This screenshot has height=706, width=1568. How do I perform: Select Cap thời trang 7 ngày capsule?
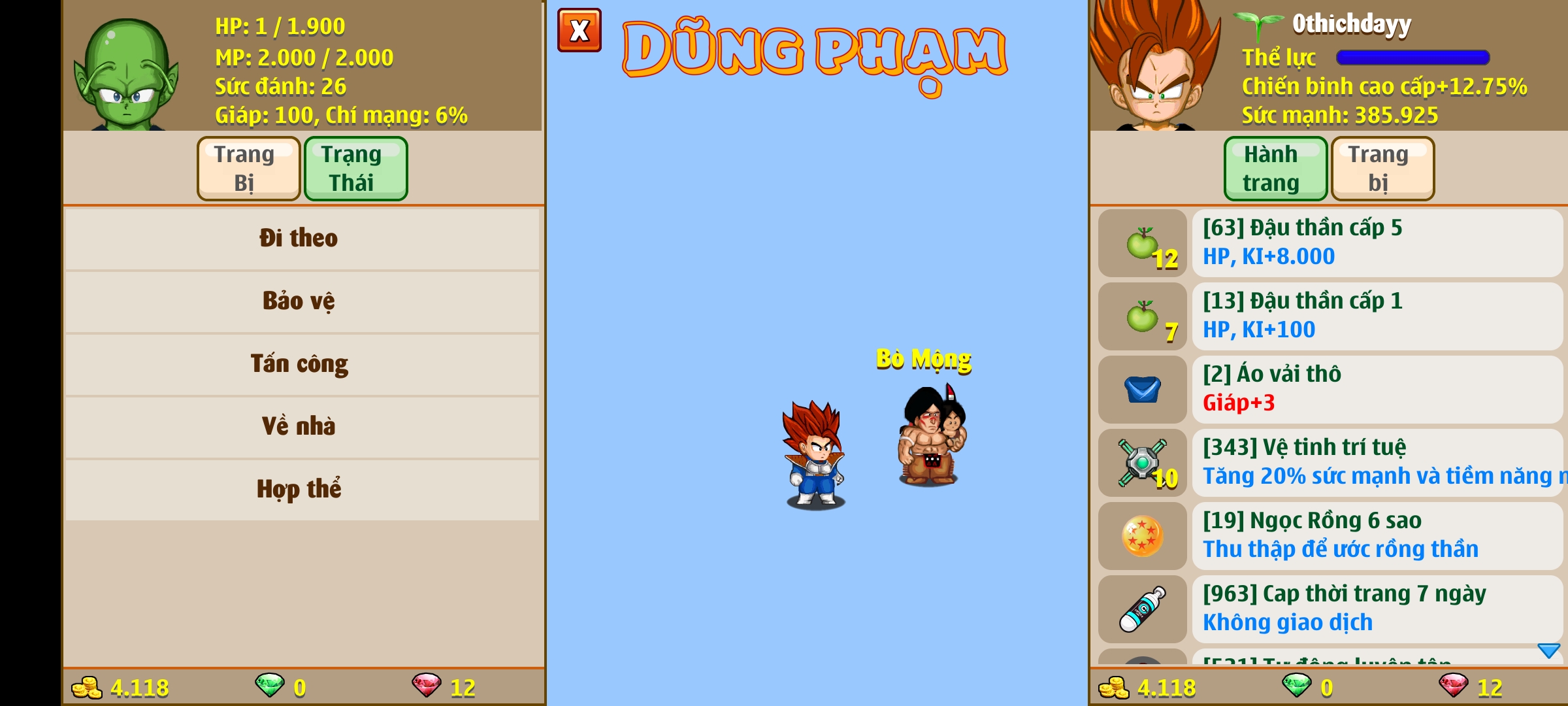(x=1376, y=609)
